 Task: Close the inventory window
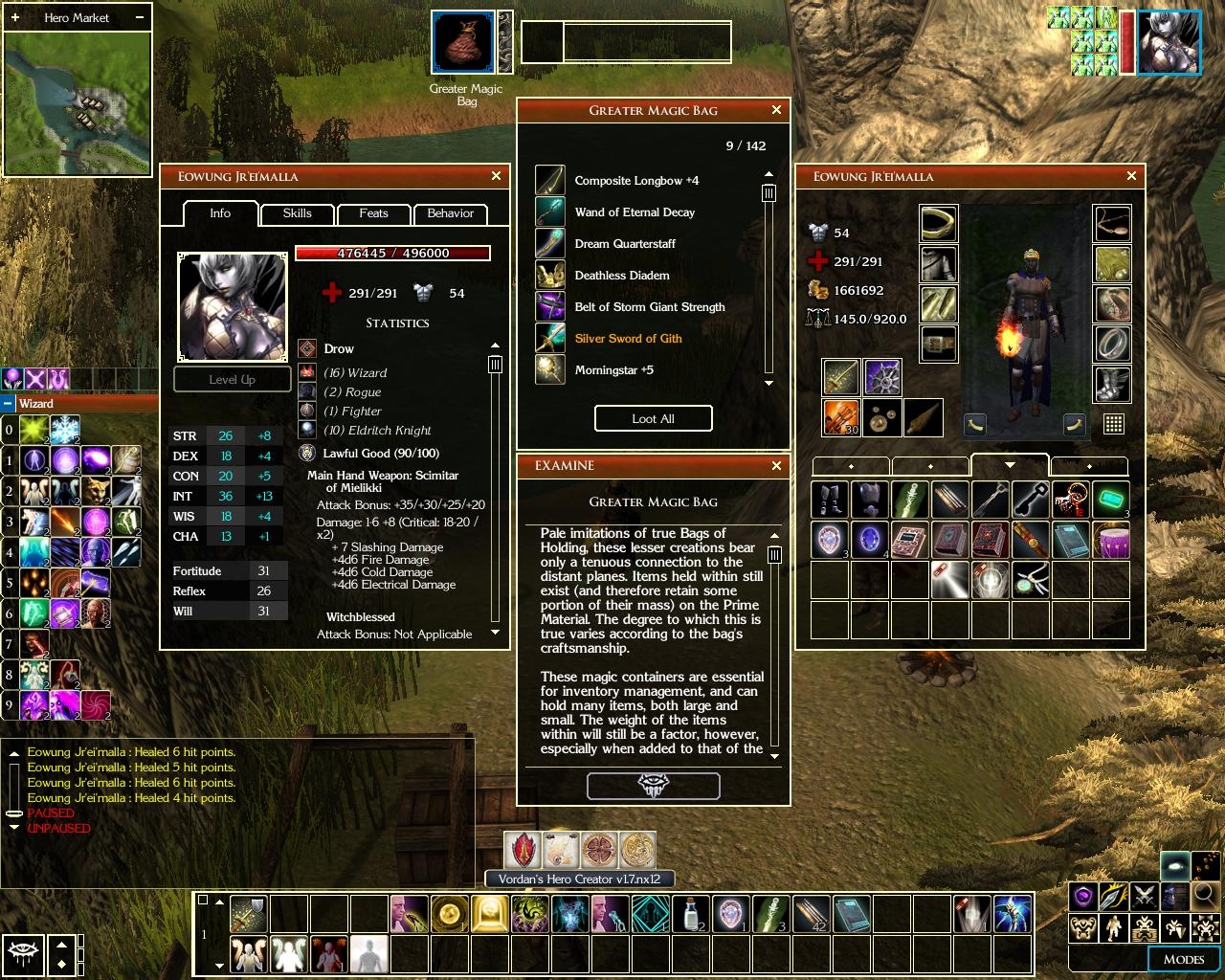tap(1131, 176)
